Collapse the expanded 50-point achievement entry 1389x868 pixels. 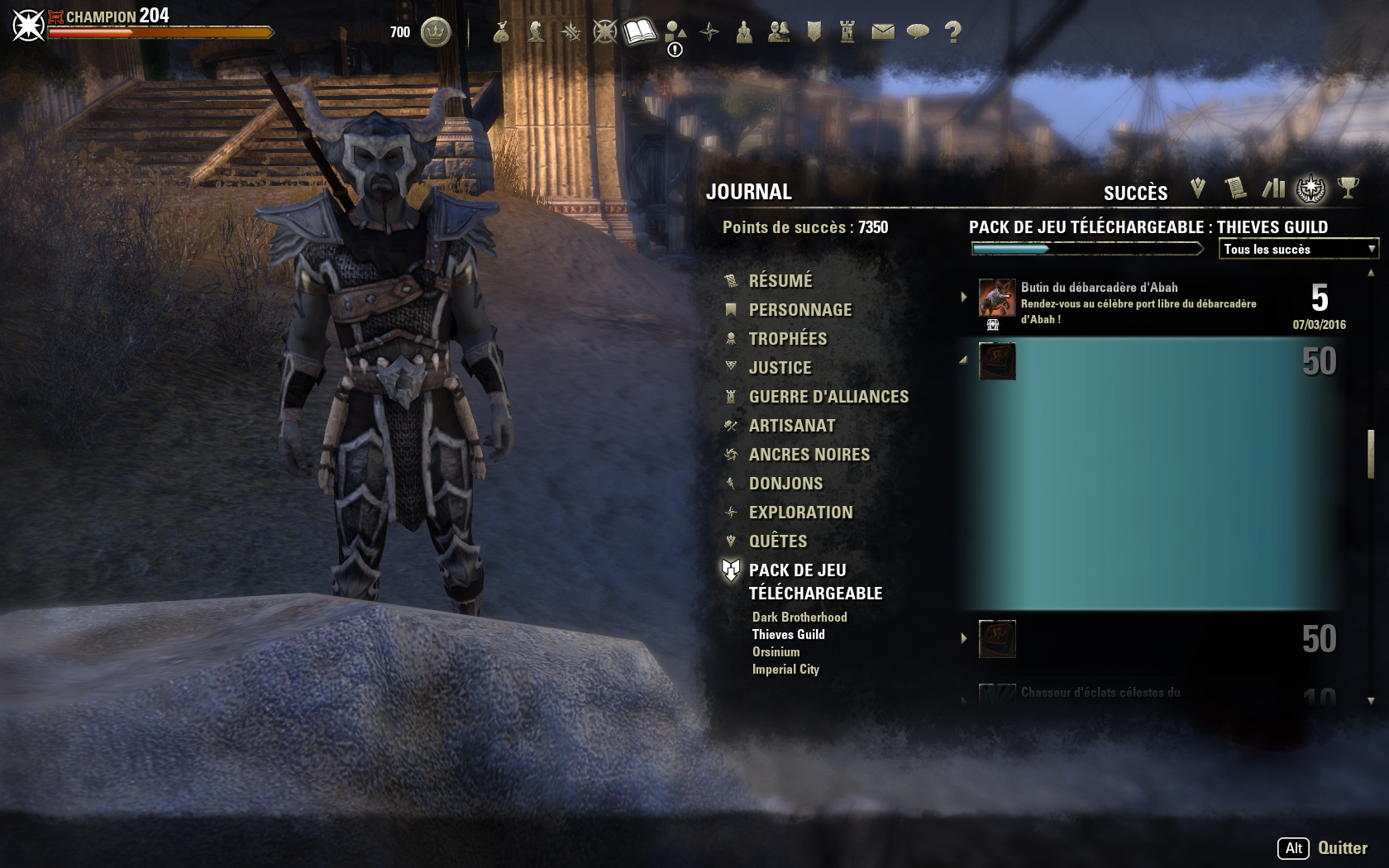tap(962, 360)
